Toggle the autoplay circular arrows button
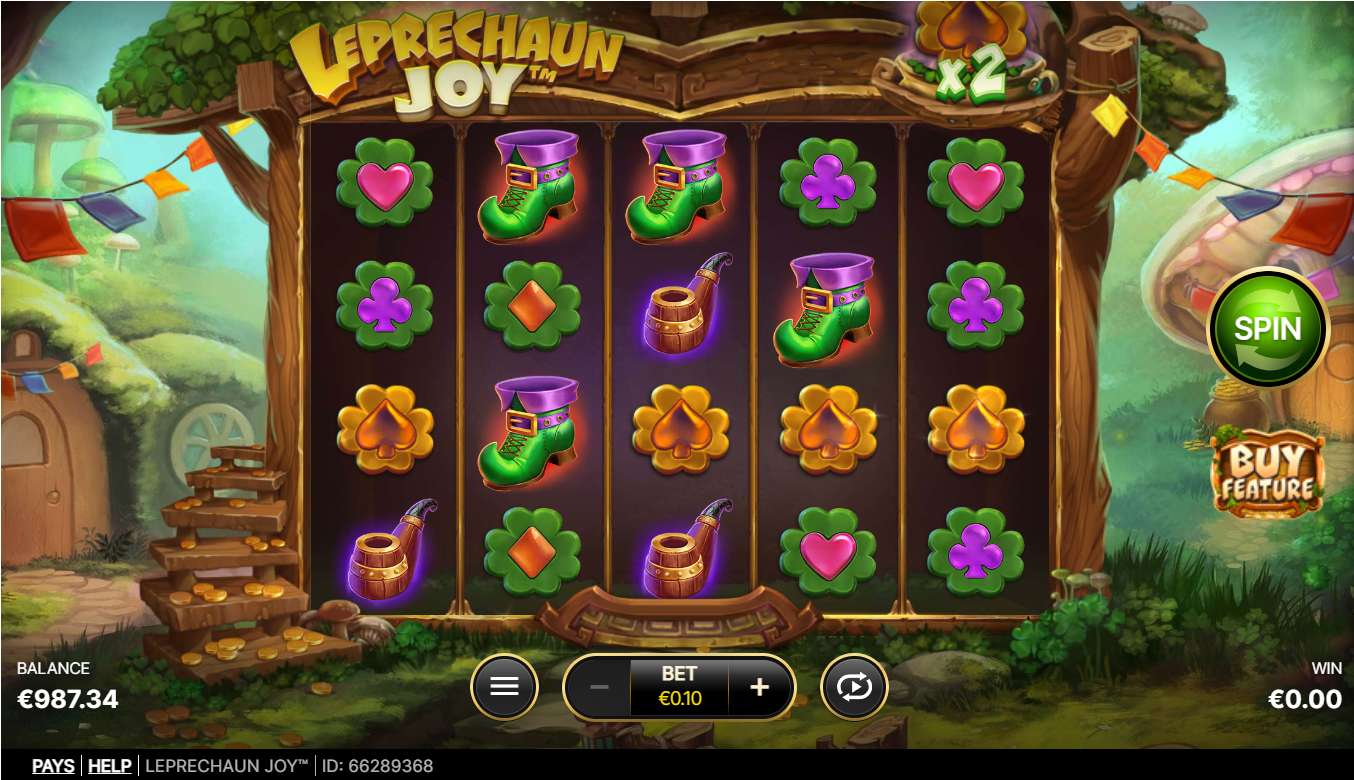 pyautogui.click(x=854, y=687)
